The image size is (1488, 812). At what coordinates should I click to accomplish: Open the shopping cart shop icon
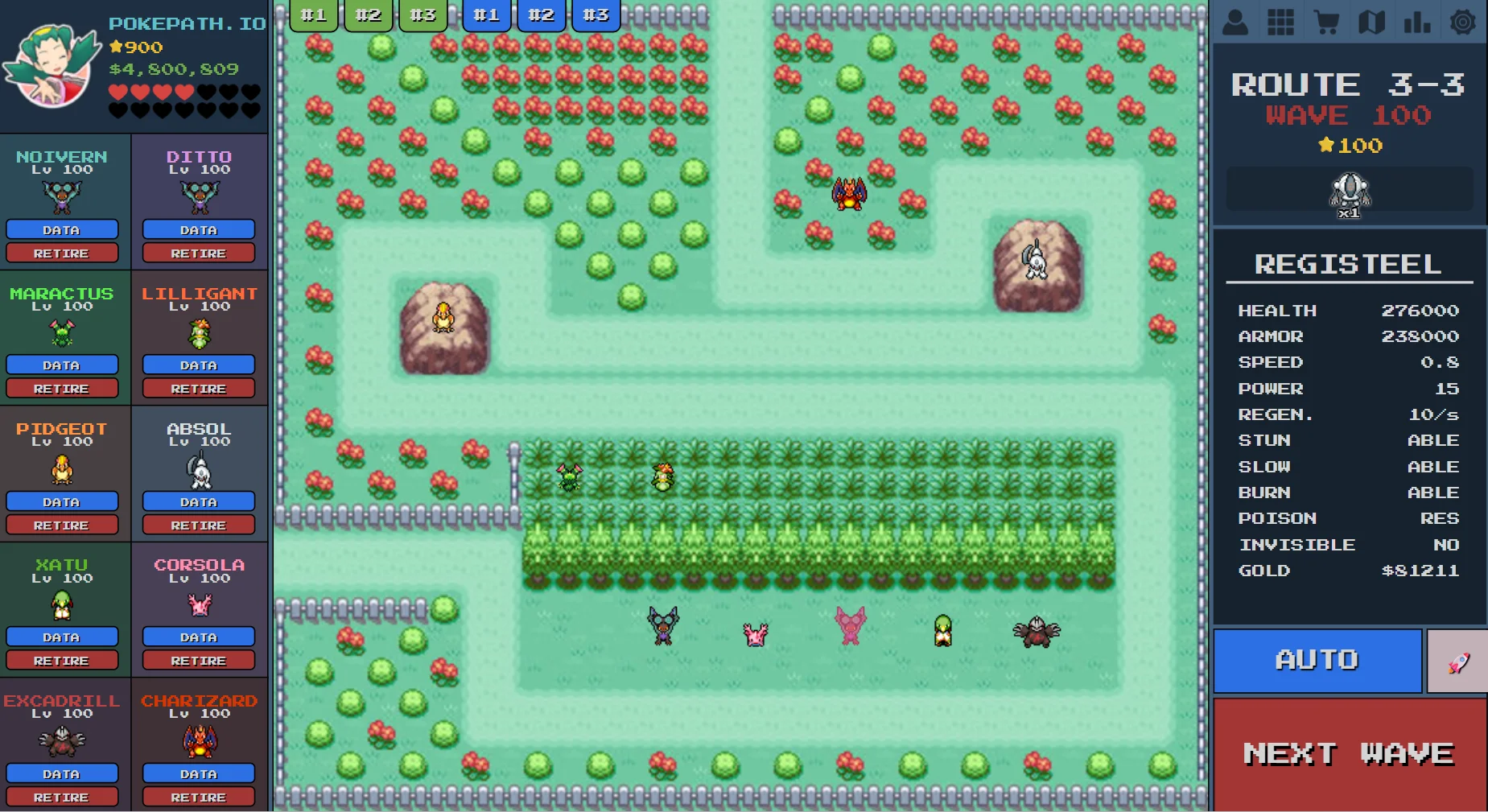tap(1326, 21)
